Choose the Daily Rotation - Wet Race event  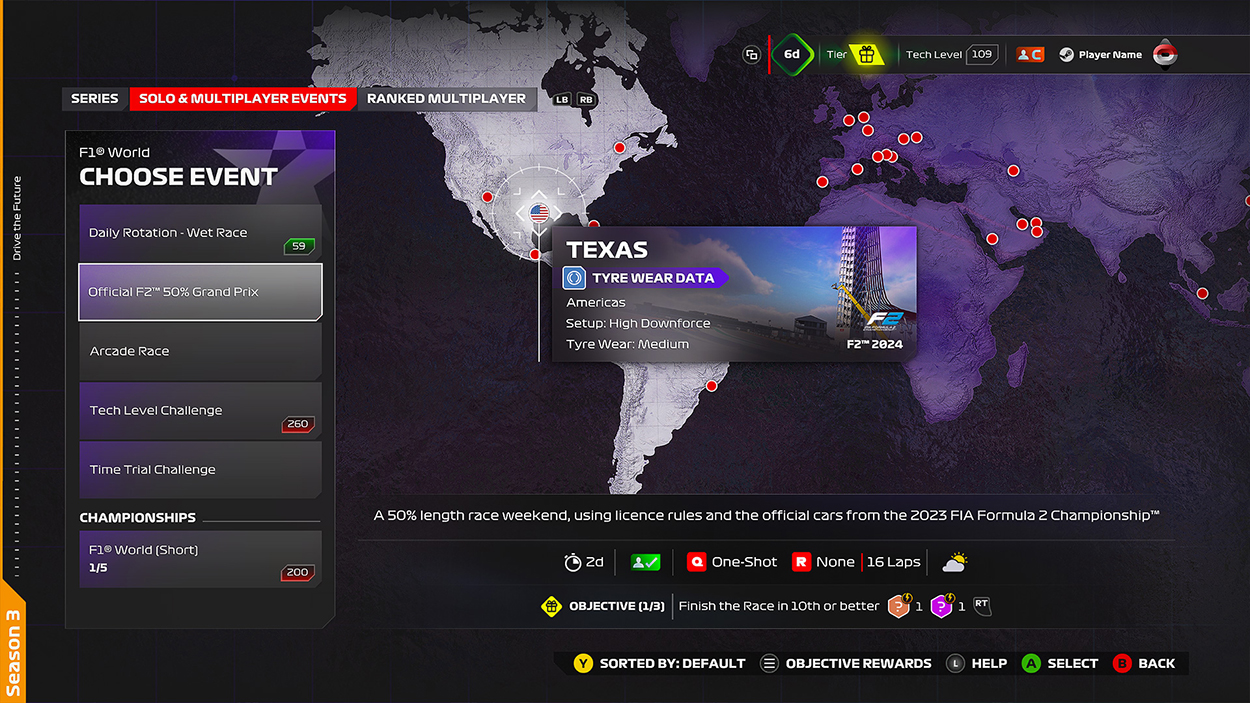pyautogui.click(x=200, y=233)
